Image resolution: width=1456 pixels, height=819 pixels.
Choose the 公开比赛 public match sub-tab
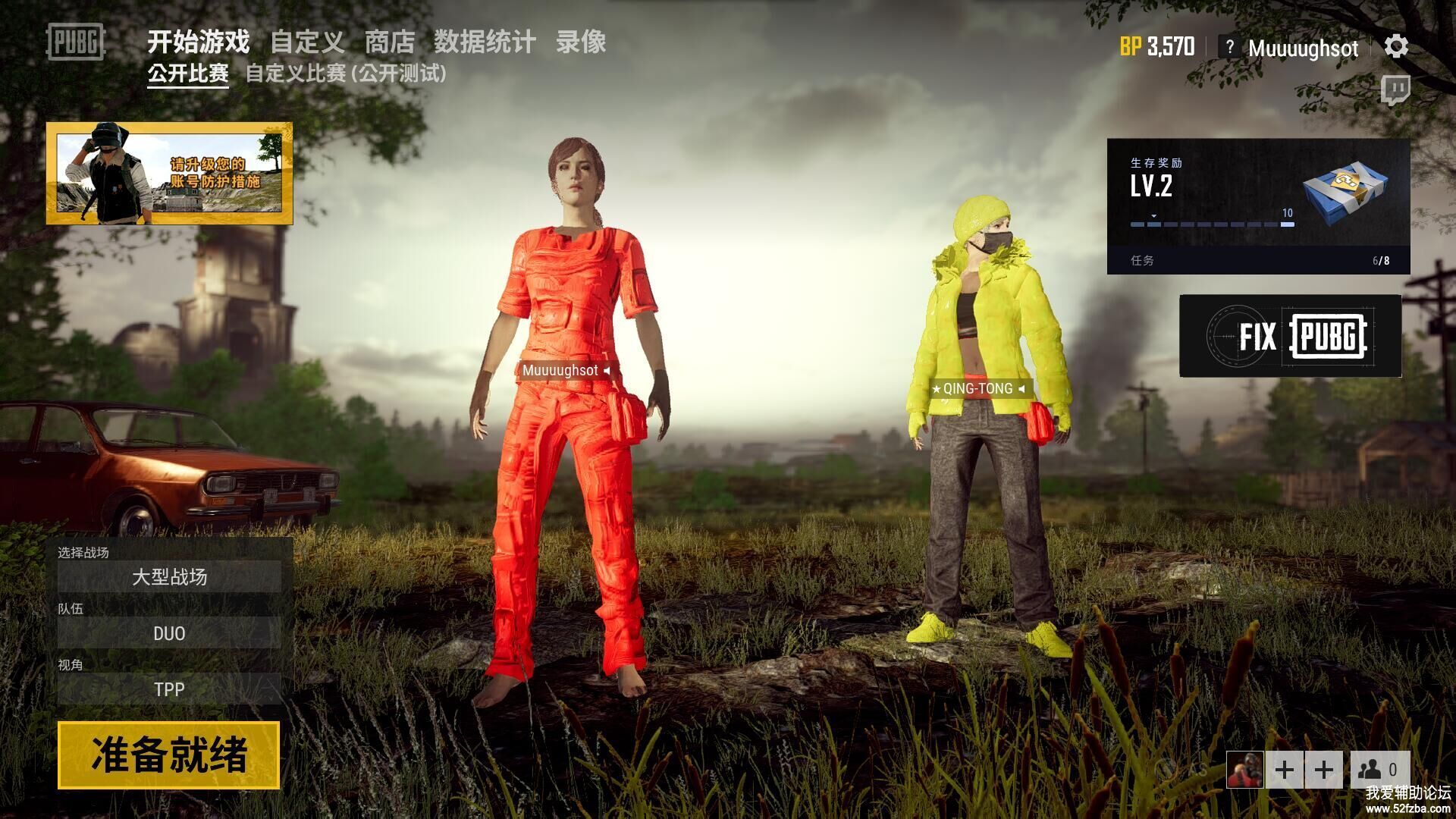tap(188, 74)
